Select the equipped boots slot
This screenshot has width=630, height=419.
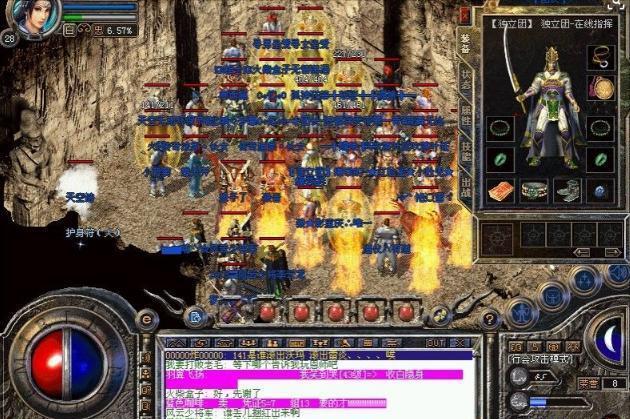(x=567, y=190)
